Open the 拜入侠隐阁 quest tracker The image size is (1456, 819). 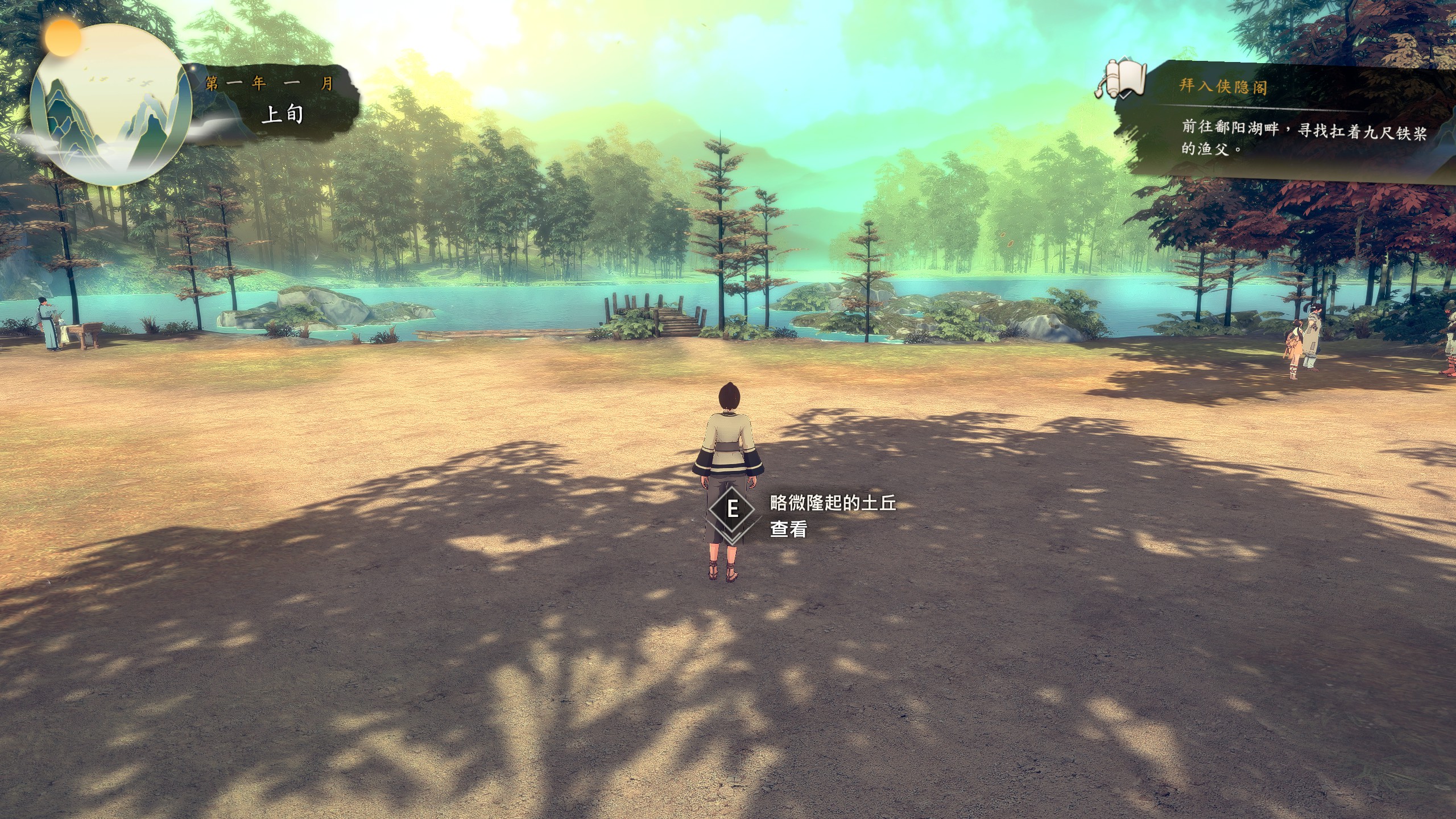[1223, 86]
